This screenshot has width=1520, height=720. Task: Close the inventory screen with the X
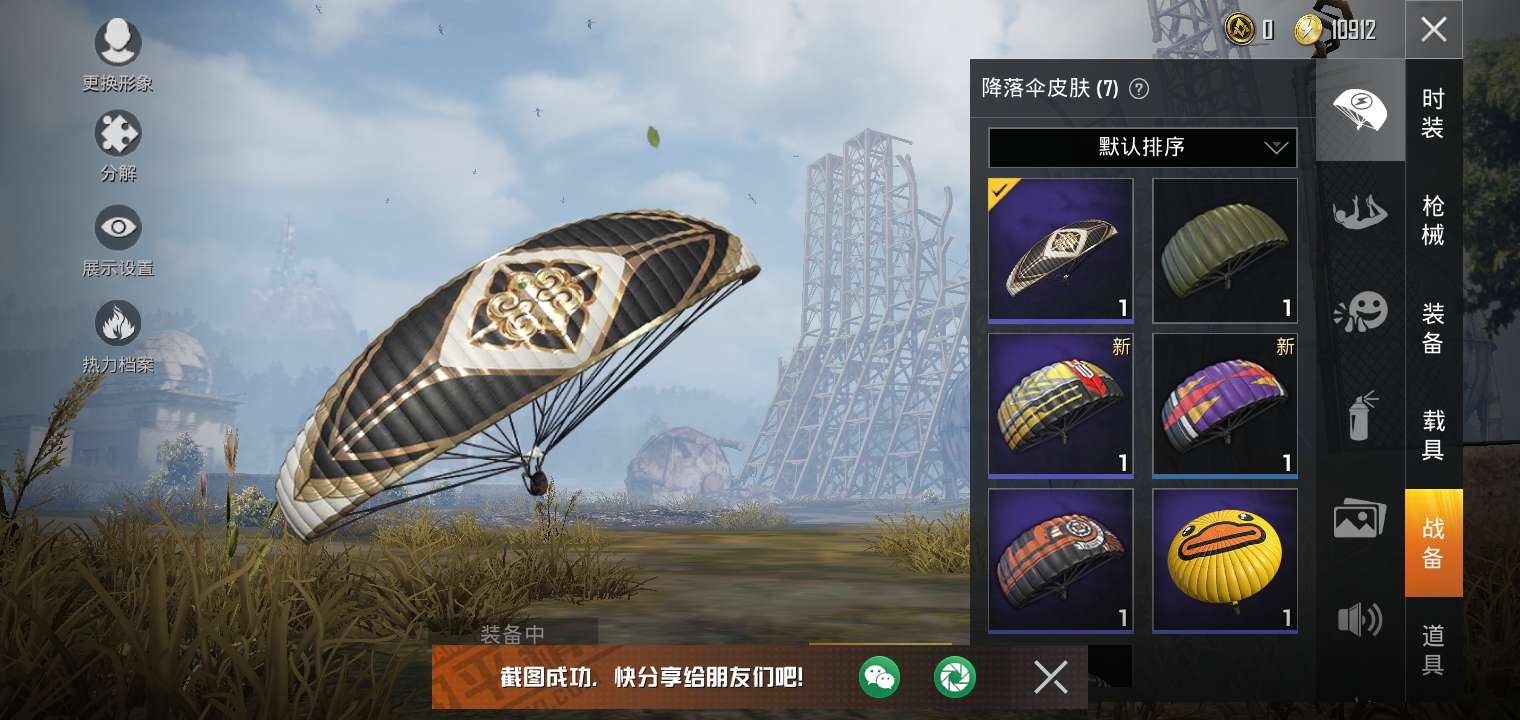pyautogui.click(x=1433, y=30)
